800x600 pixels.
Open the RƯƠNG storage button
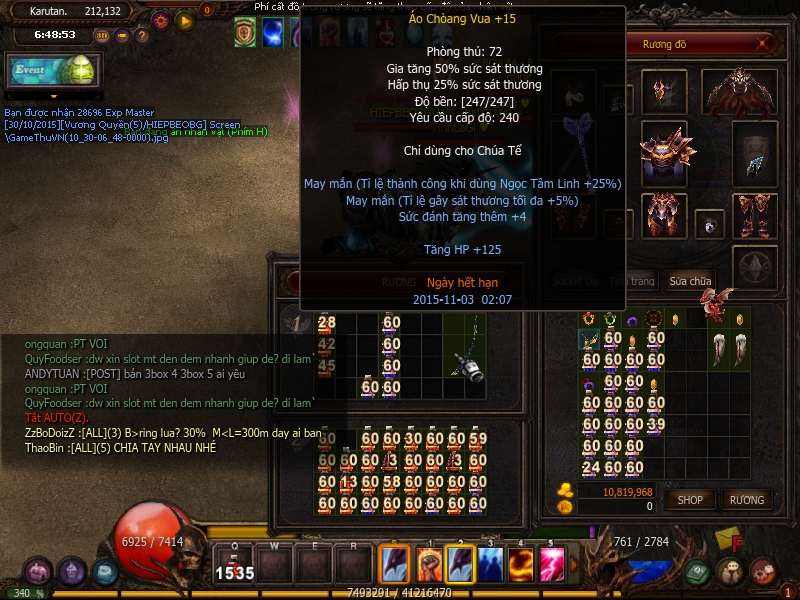point(746,499)
